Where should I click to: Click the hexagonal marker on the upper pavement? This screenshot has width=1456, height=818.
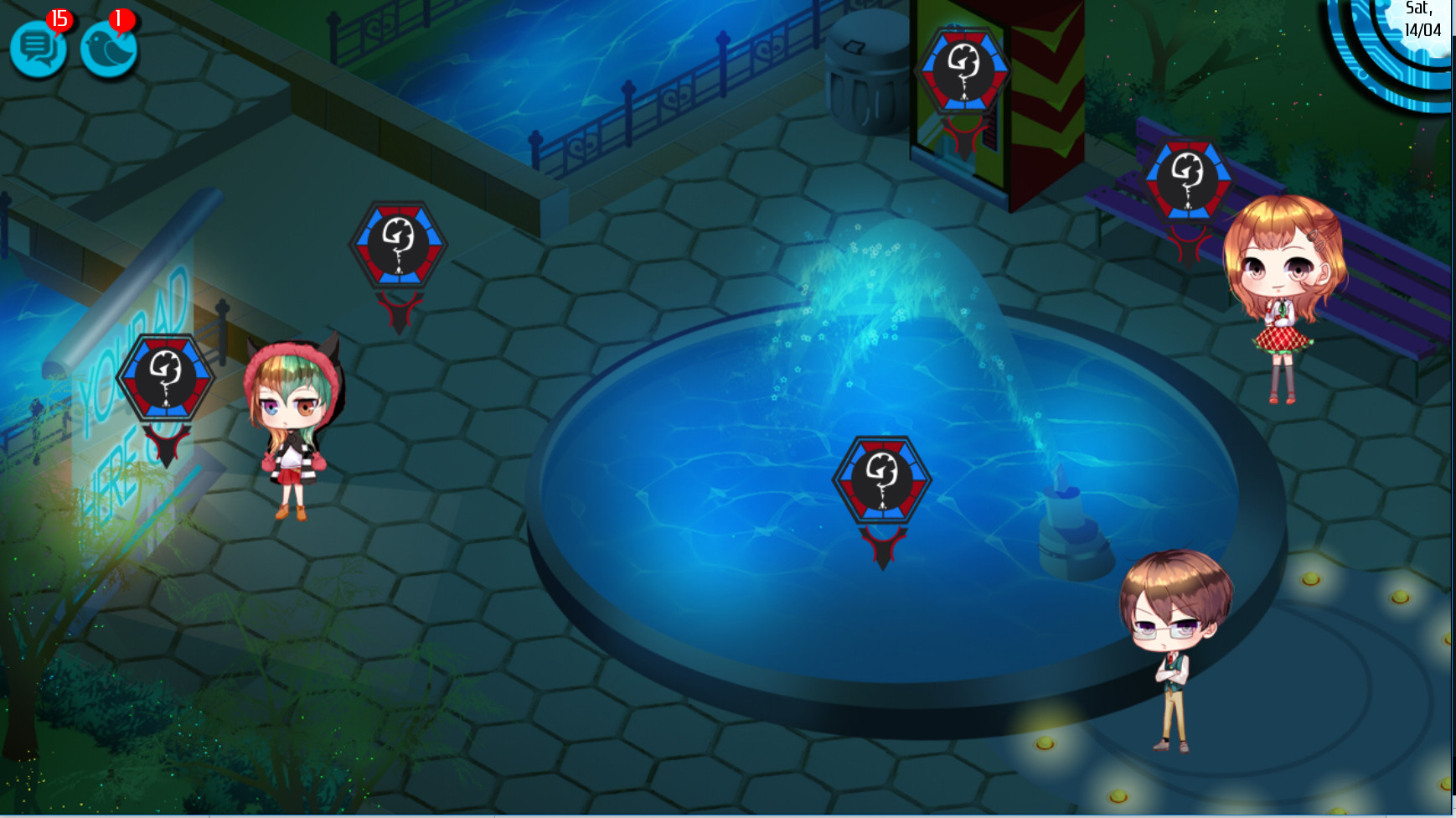coord(396,246)
